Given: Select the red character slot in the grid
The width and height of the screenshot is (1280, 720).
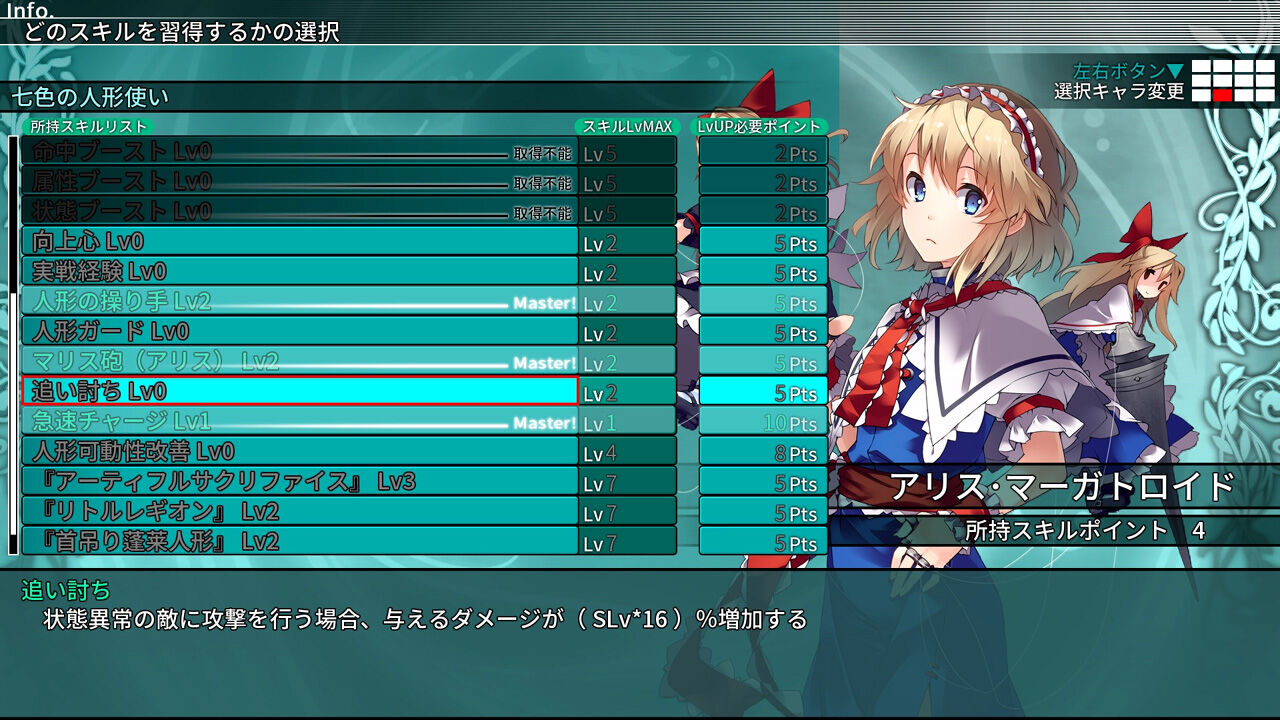Looking at the screenshot, I should coord(1223,95).
